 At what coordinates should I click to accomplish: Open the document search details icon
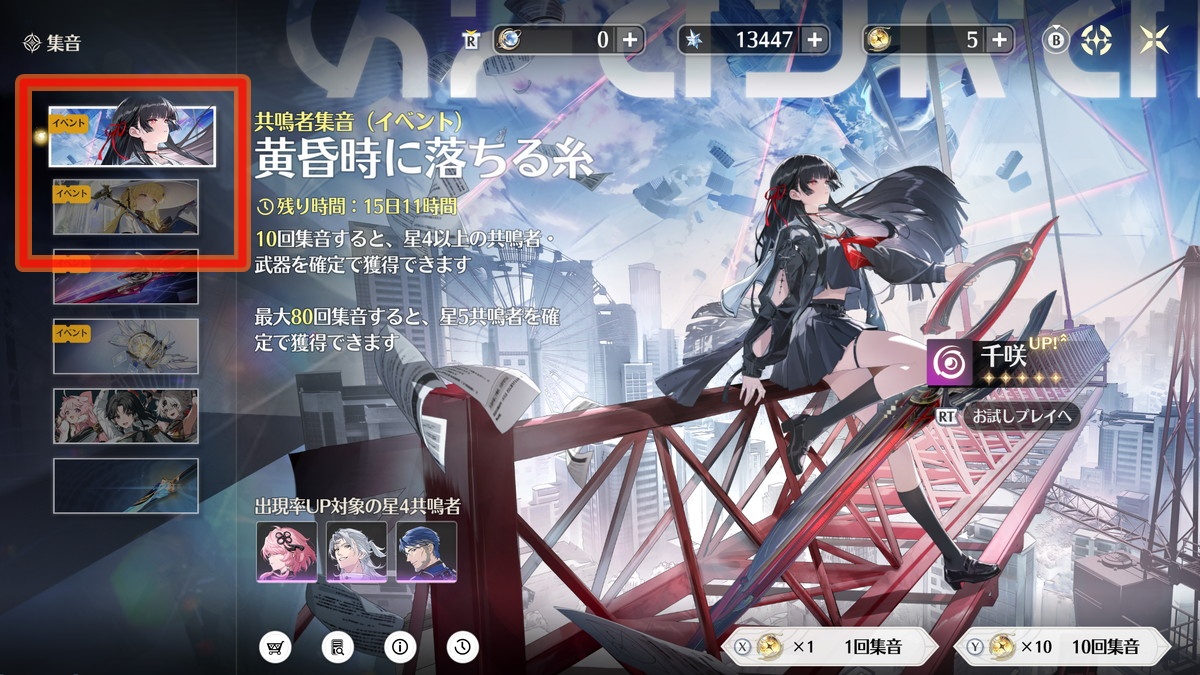[338, 647]
